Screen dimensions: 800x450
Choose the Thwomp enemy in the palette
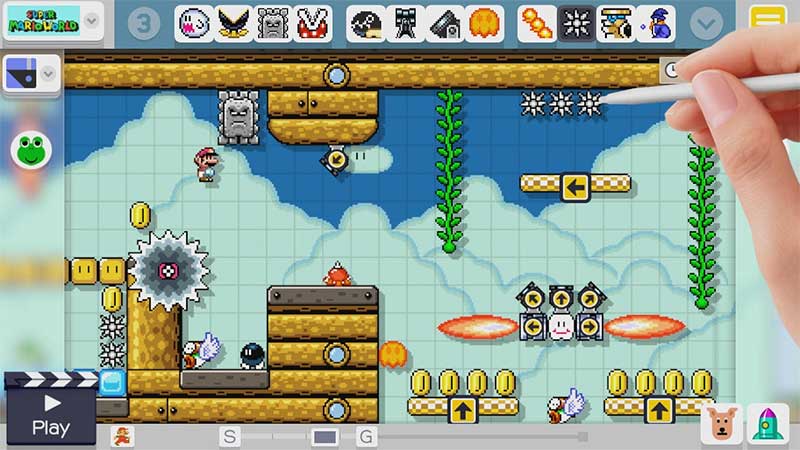(273, 23)
